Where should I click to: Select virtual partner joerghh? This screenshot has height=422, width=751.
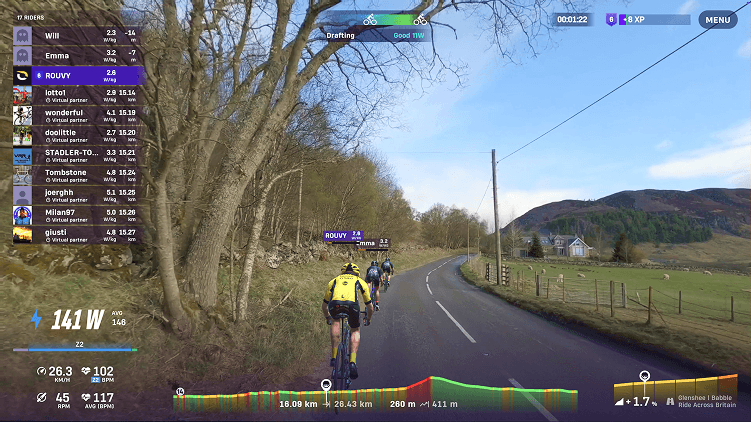click(76, 195)
